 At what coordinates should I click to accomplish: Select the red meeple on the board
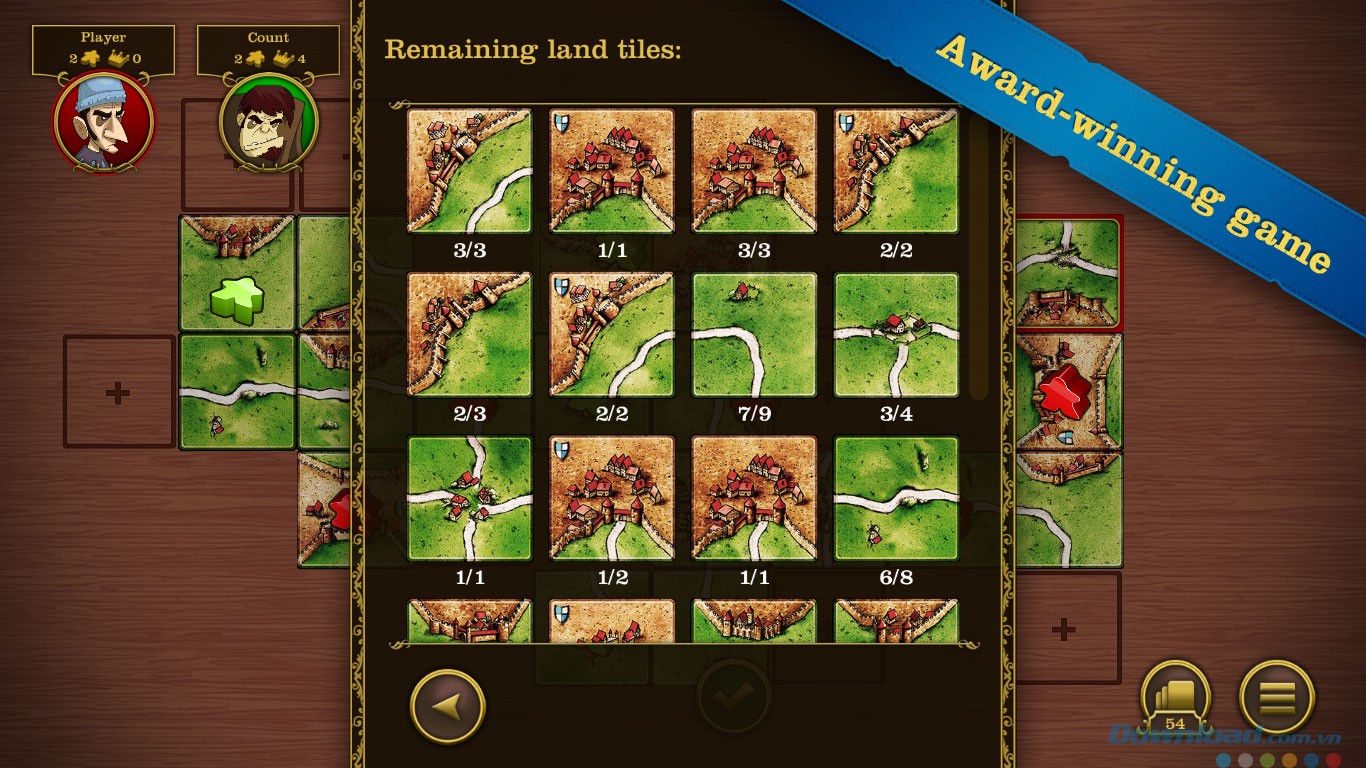click(1064, 392)
